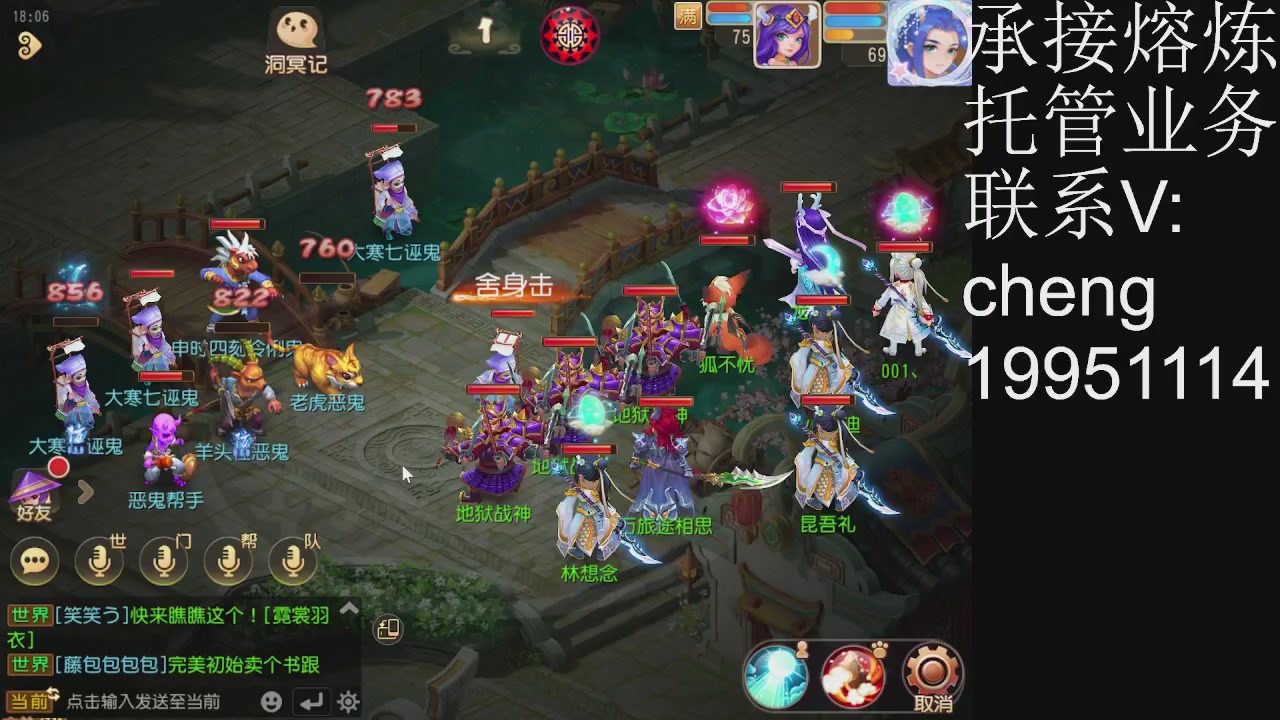1280x720 pixels.
Task: Toggle the 帮 guild voice channel mic
Action: tap(228, 560)
